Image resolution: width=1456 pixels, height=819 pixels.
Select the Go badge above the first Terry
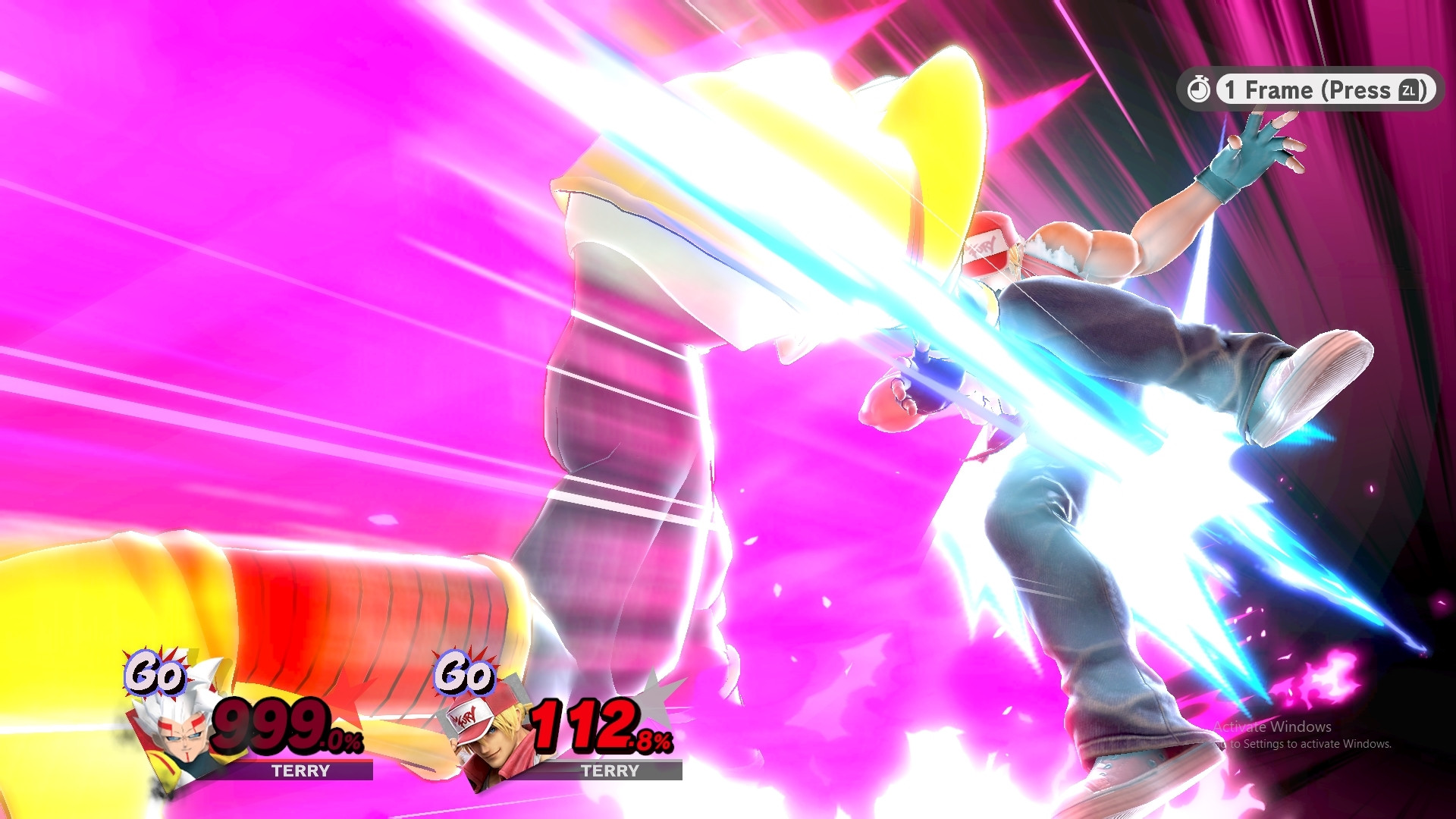(x=157, y=673)
